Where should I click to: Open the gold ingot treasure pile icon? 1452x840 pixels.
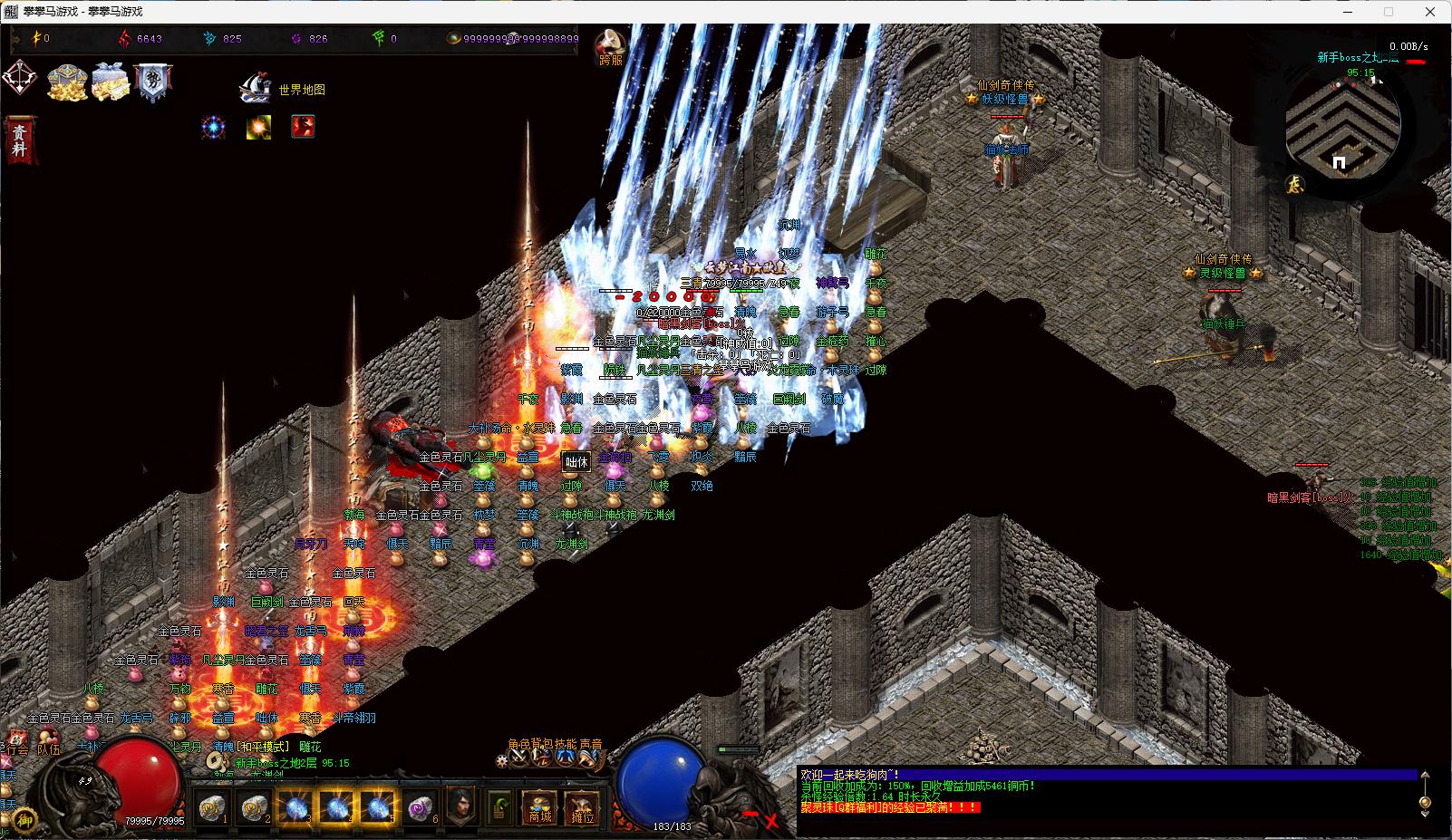click(67, 82)
